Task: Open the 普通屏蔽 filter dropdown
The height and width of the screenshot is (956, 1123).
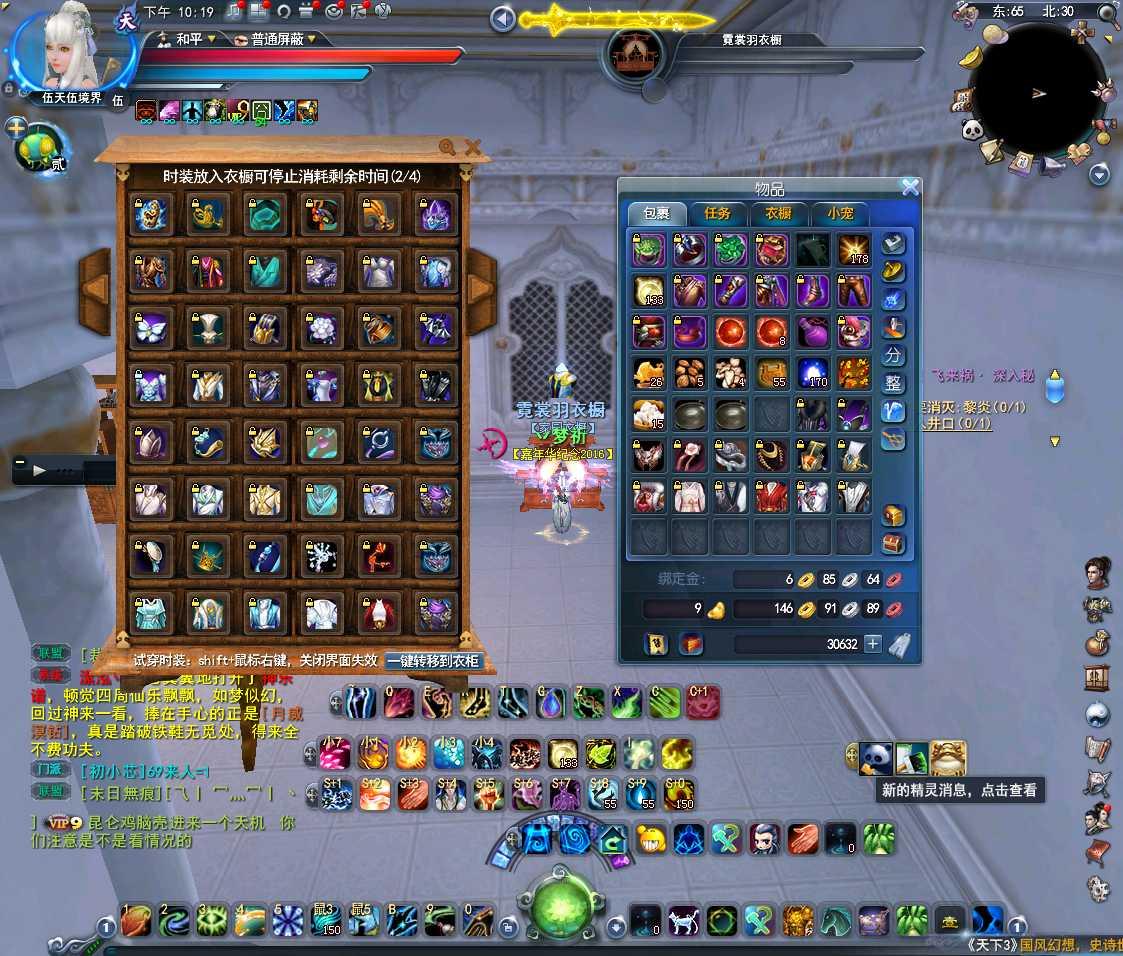Action: (x=277, y=39)
